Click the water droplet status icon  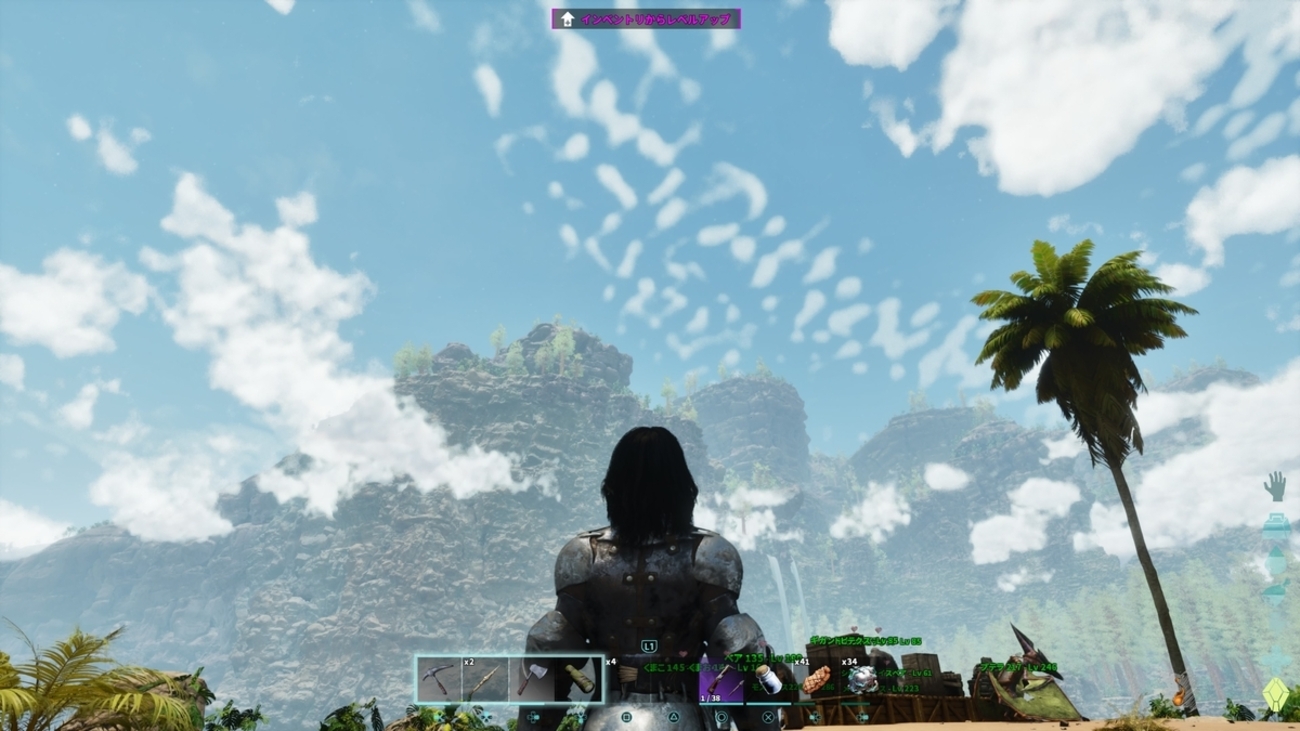click(1275, 562)
